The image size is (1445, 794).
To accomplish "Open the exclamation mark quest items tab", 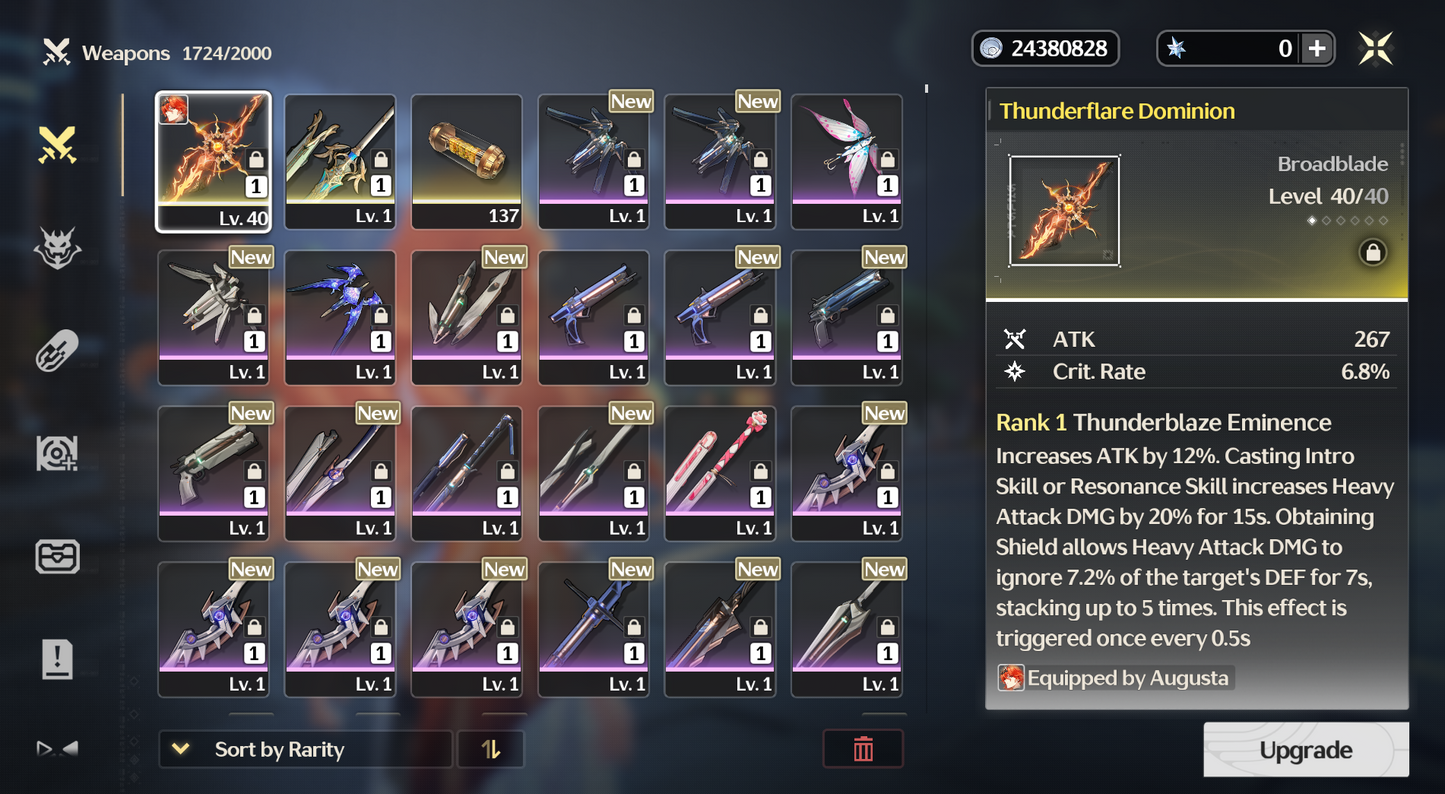I will pos(58,659).
